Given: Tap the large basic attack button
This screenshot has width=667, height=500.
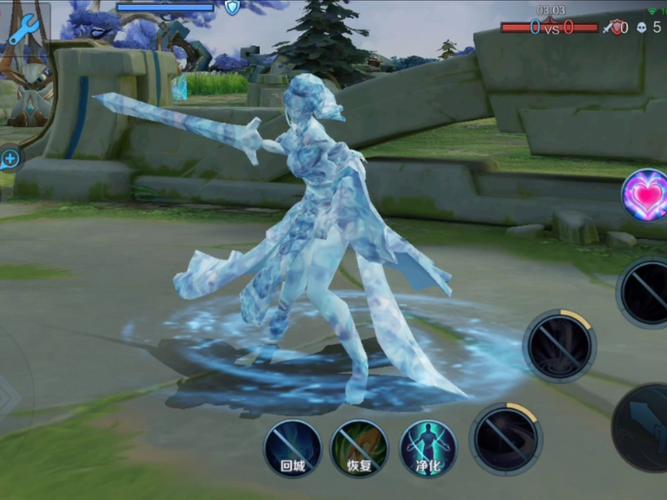Looking at the screenshot, I should tap(645, 427).
